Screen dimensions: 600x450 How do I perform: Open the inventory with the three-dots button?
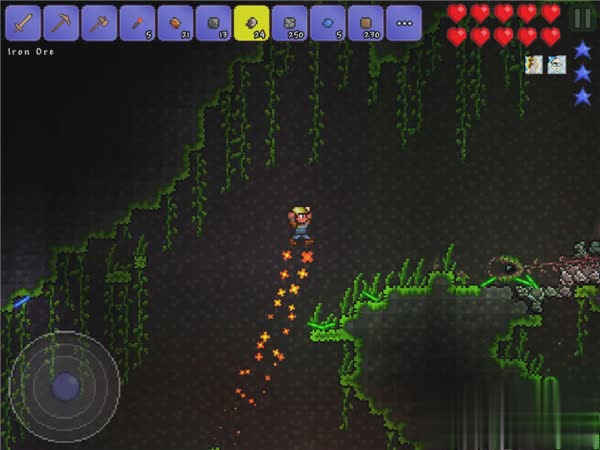[x=404, y=22]
